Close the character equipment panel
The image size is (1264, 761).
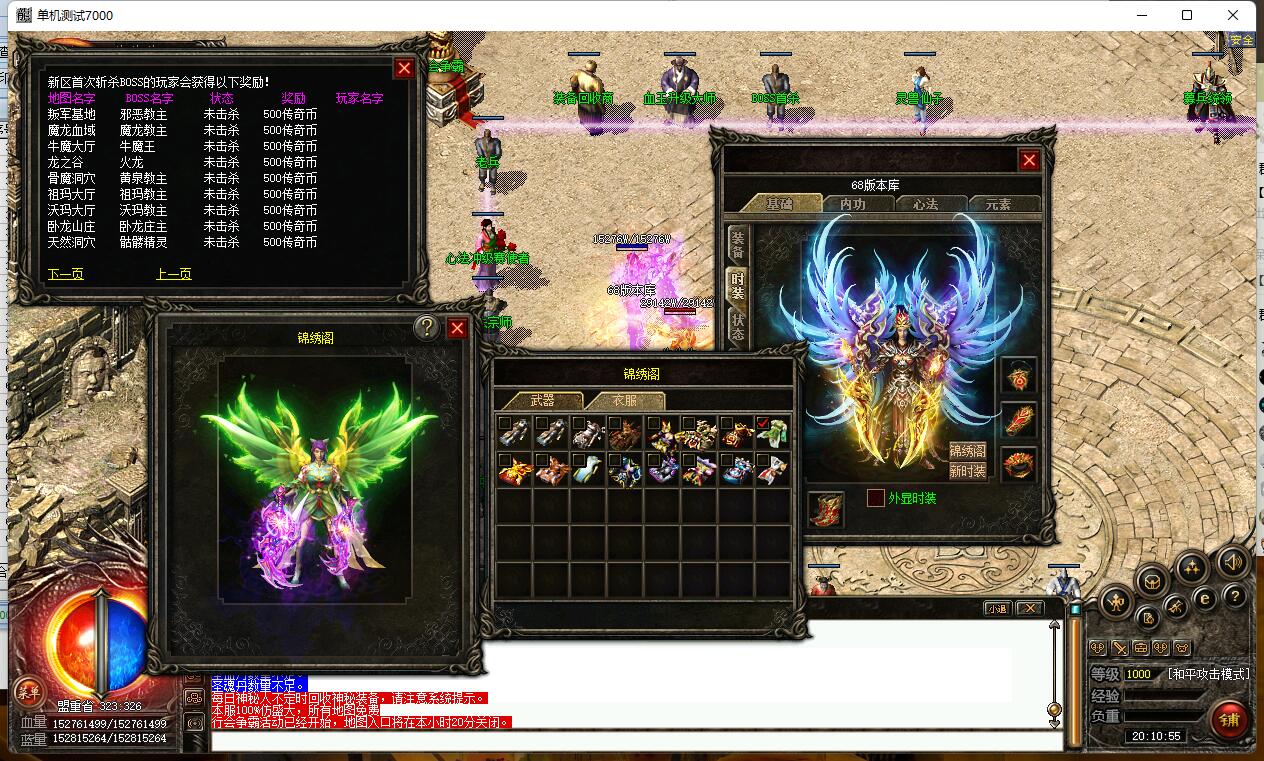pos(1029,160)
